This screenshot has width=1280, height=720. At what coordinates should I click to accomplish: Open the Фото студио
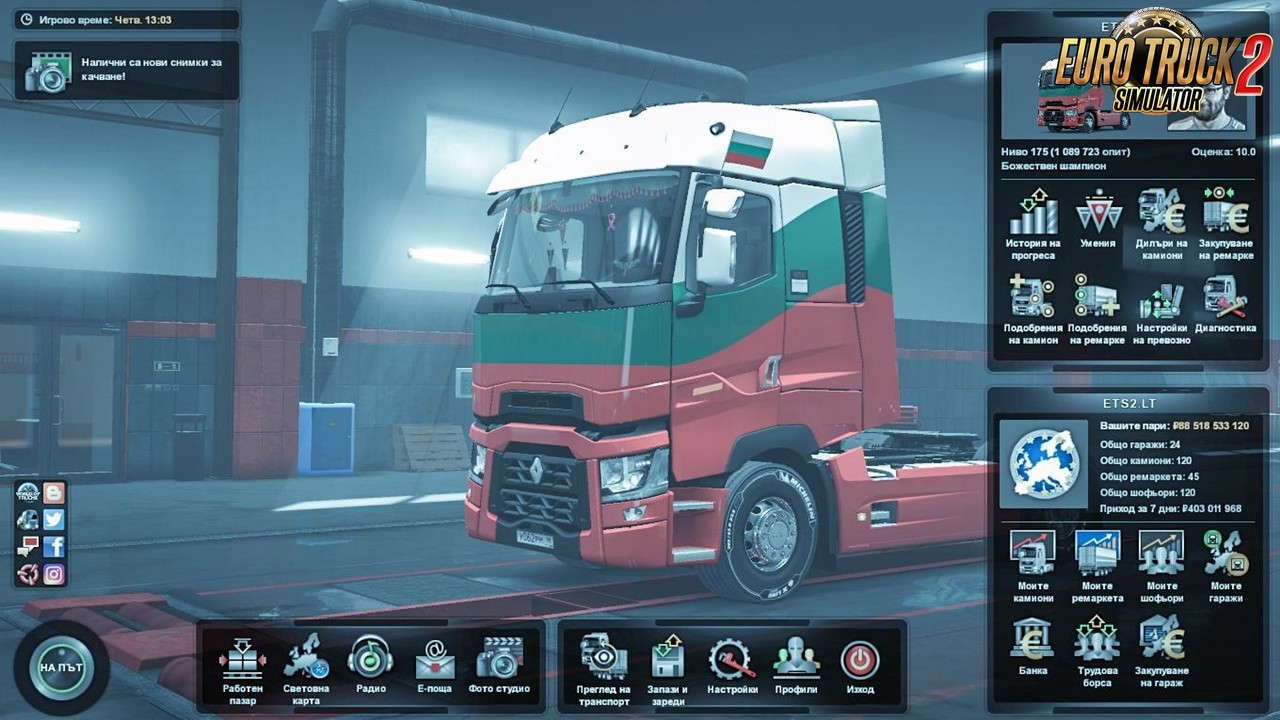tap(499, 663)
